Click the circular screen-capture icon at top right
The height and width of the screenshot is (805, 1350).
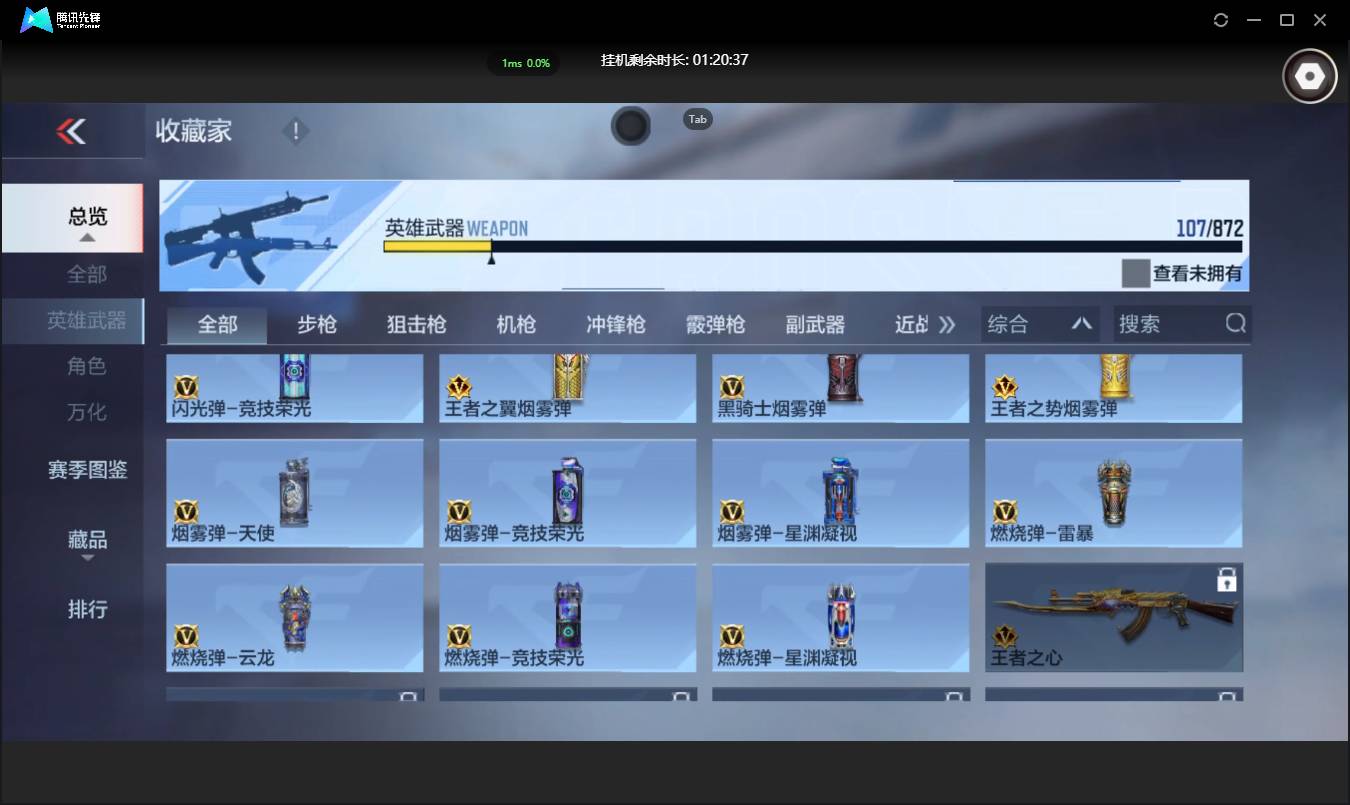pyautogui.click(x=1309, y=75)
